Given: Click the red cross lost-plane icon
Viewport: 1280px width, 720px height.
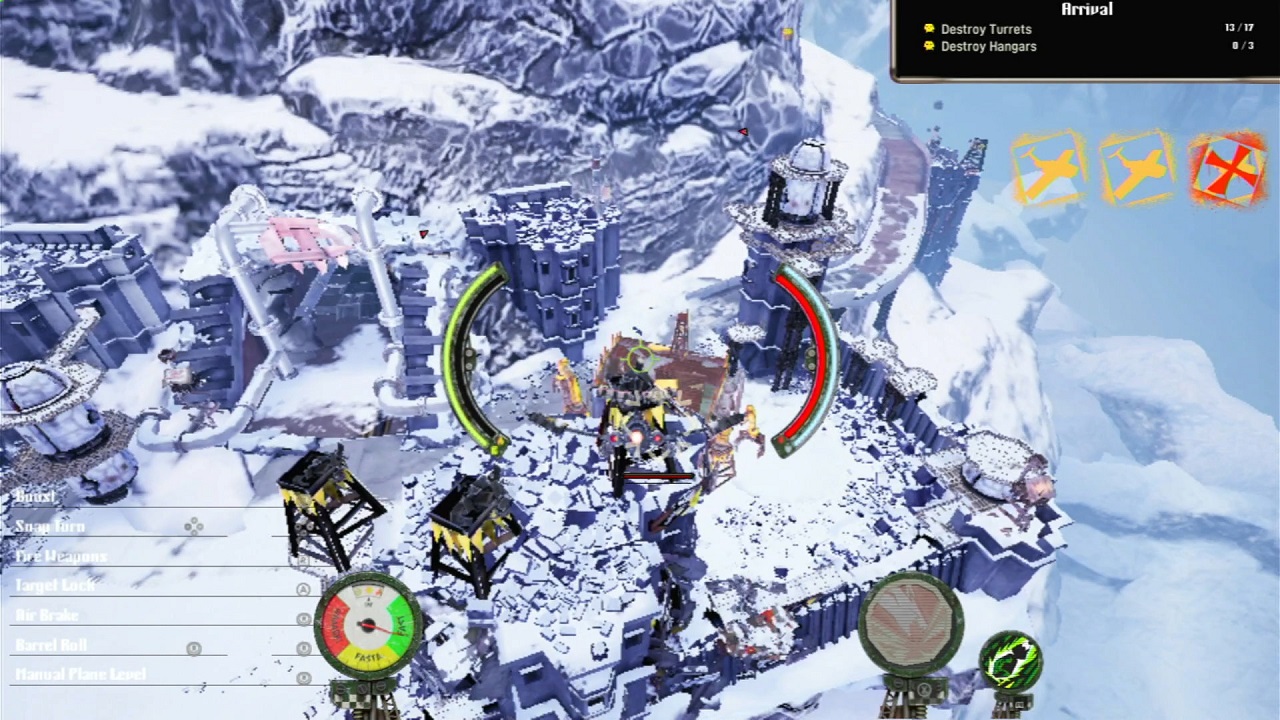Looking at the screenshot, I should (1228, 168).
